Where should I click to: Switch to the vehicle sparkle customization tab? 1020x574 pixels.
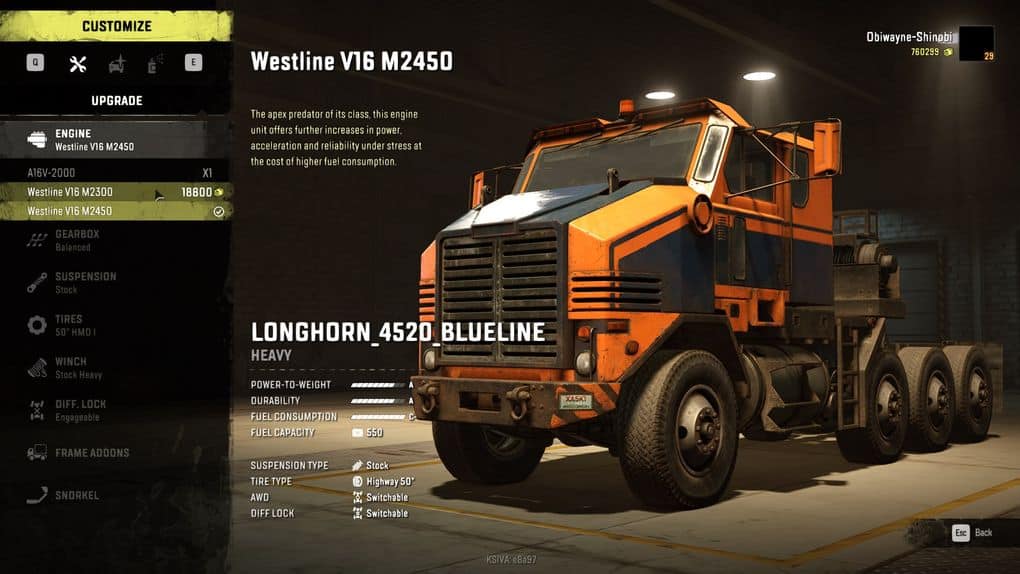coord(117,64)
